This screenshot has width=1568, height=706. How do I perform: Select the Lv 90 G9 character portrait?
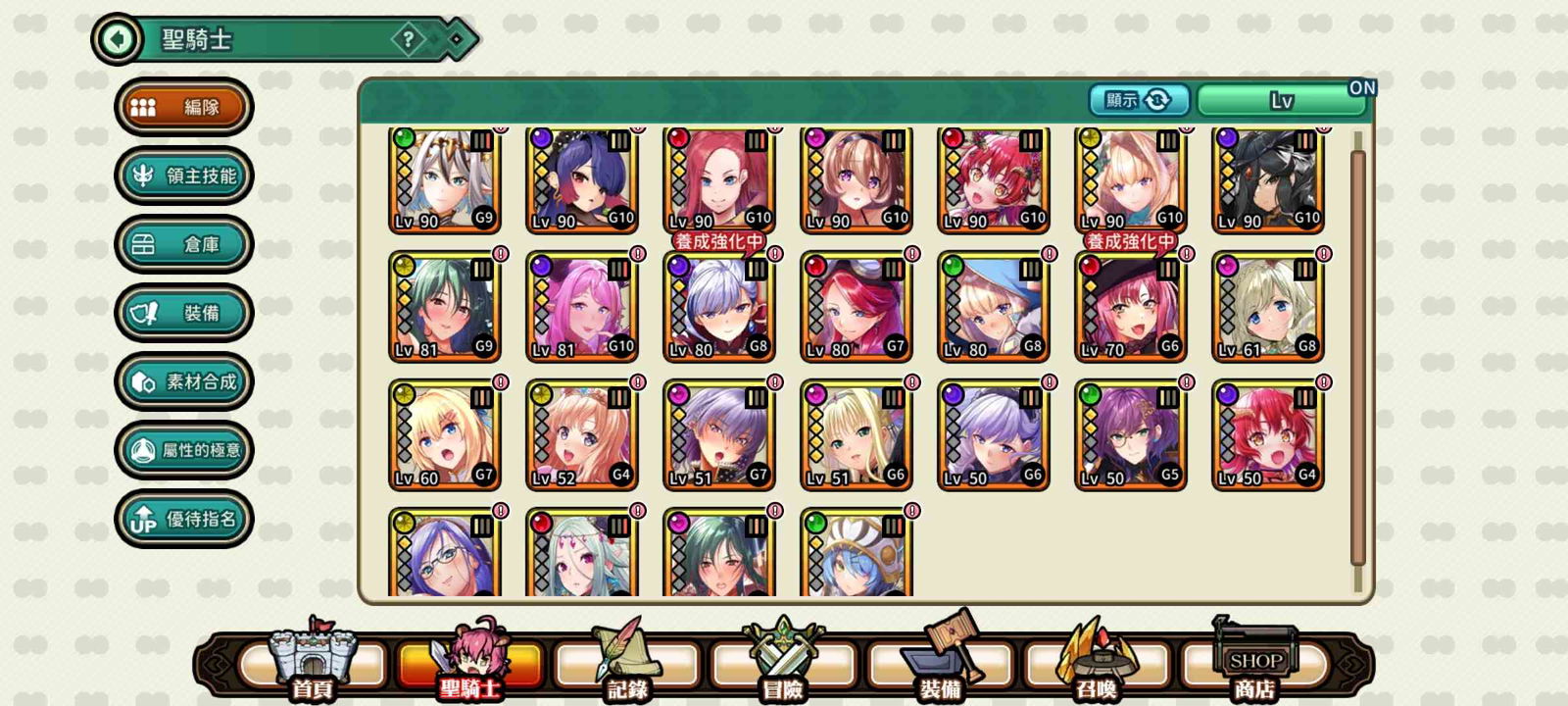coord(444,179)
